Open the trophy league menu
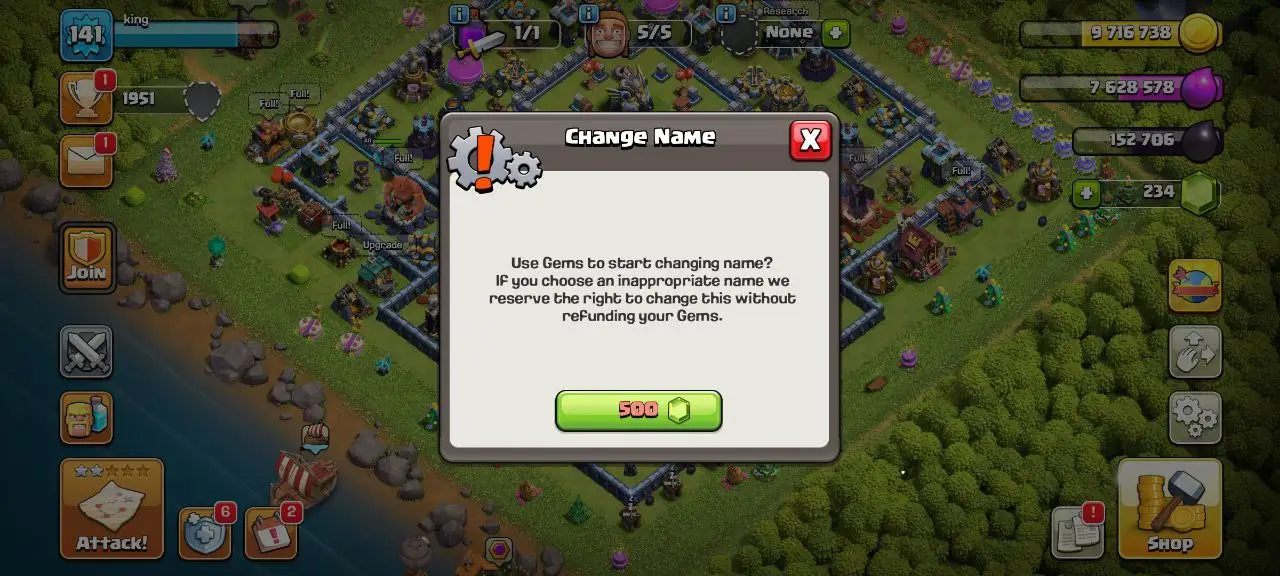 86,98
